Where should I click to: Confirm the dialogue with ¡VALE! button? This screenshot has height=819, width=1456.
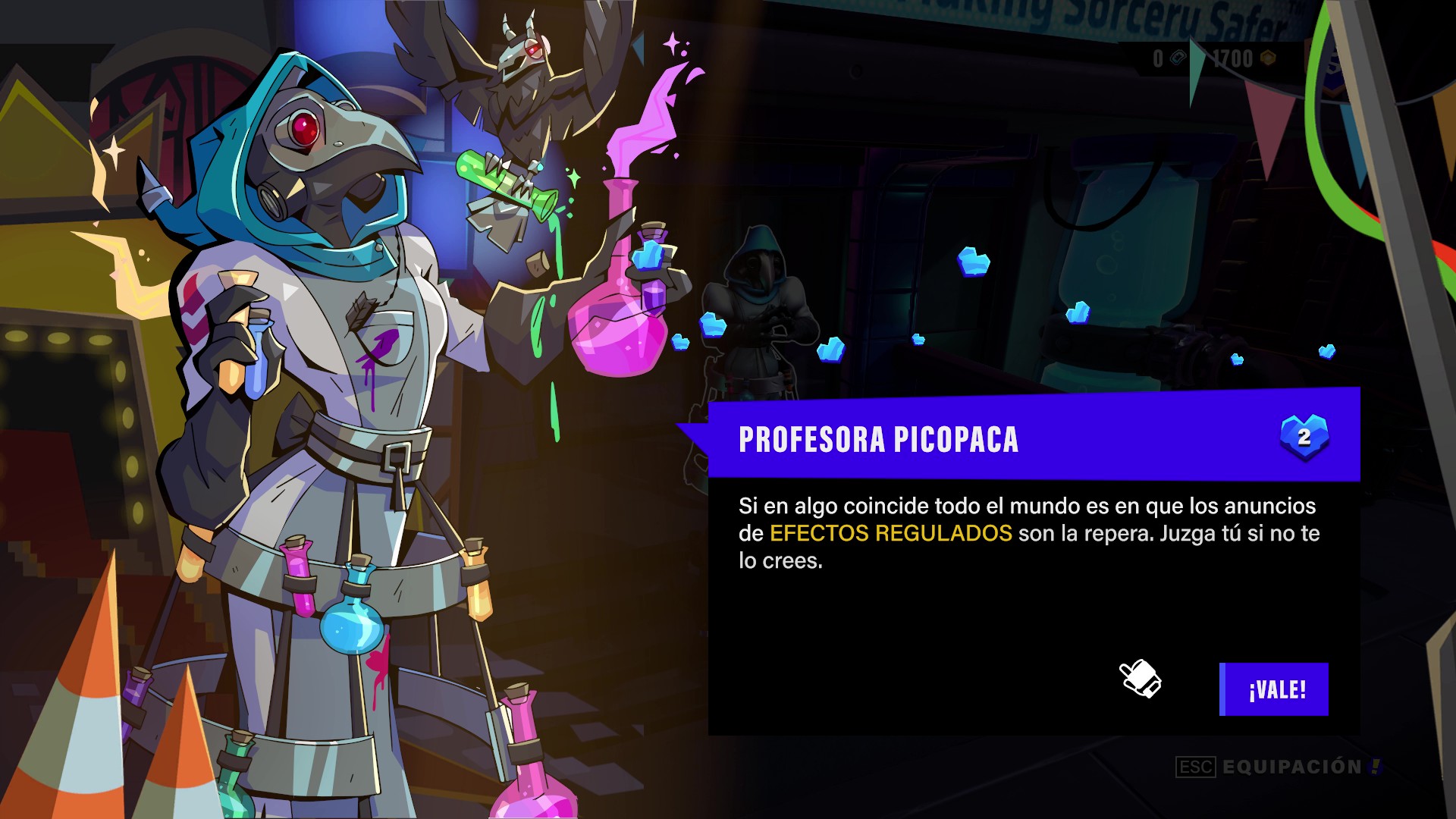pyautogui.click(x=1274, y=689)
